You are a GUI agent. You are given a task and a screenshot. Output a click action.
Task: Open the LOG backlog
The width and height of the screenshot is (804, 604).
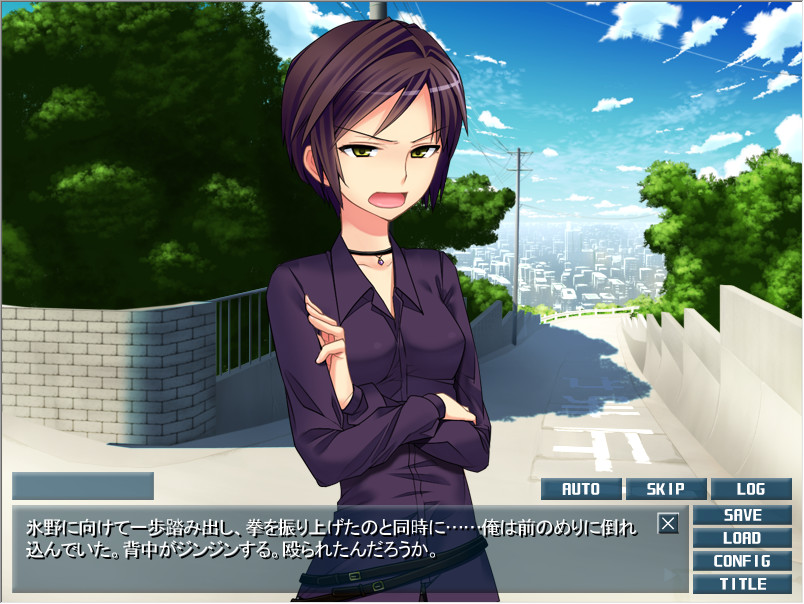coord(750,489)
